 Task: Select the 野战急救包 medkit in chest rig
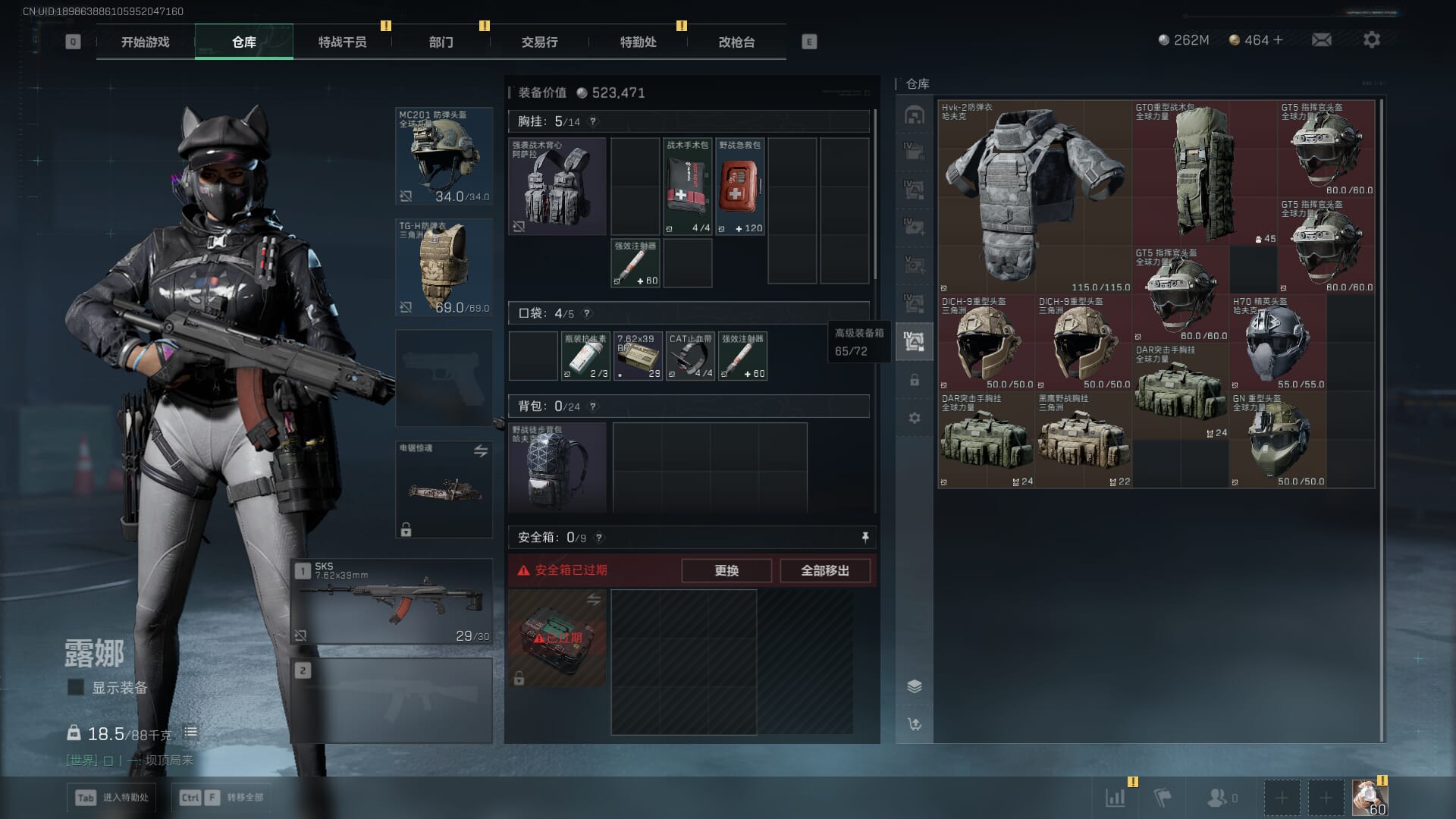click(739, 186)
